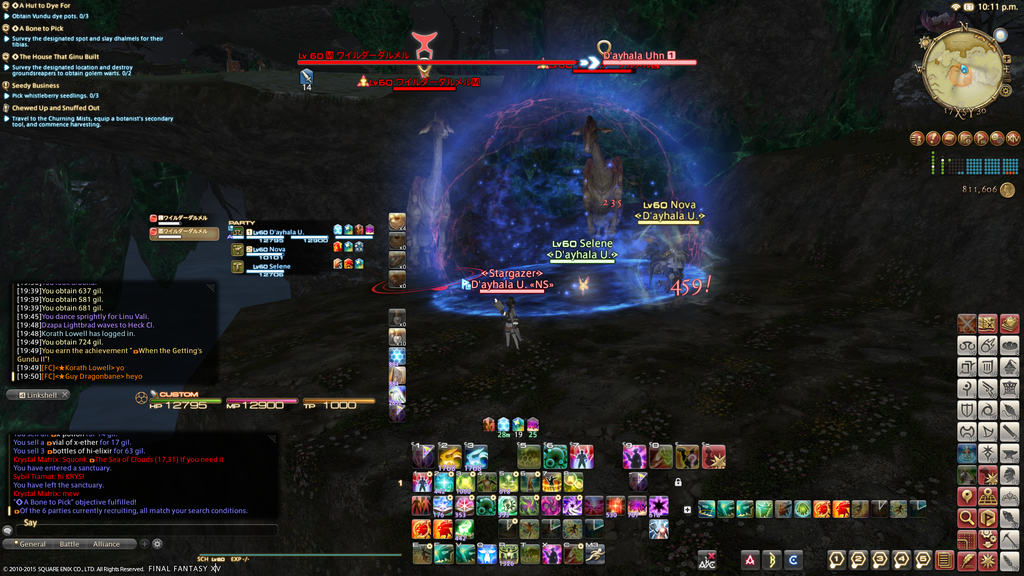The width and height of the screenshot is (1024, 576).
Task: Click the ABC text-clear macro icon
Action: 707,560
